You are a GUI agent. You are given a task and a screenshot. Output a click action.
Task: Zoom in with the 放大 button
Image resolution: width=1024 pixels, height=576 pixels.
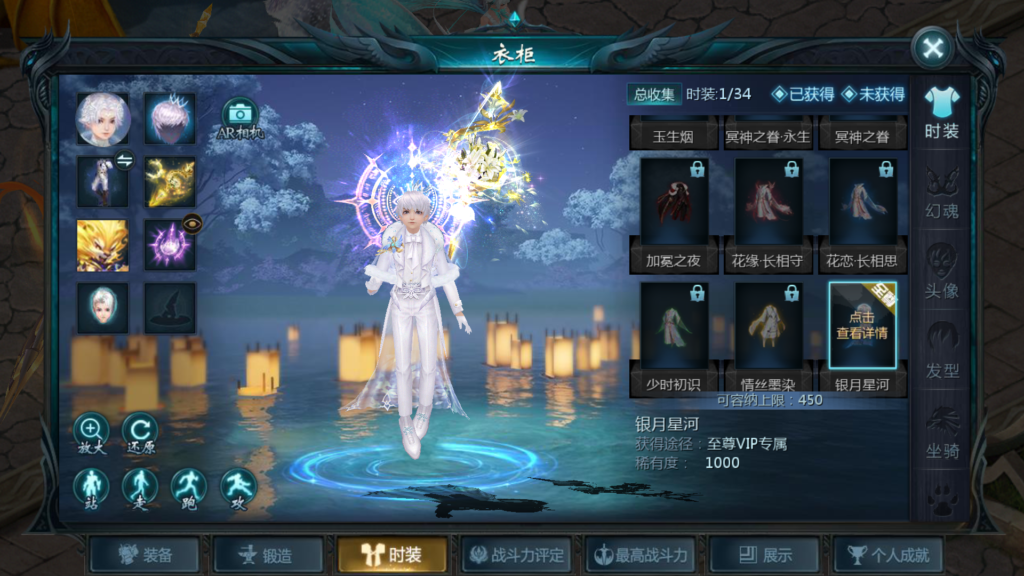[x=91, y=432]
